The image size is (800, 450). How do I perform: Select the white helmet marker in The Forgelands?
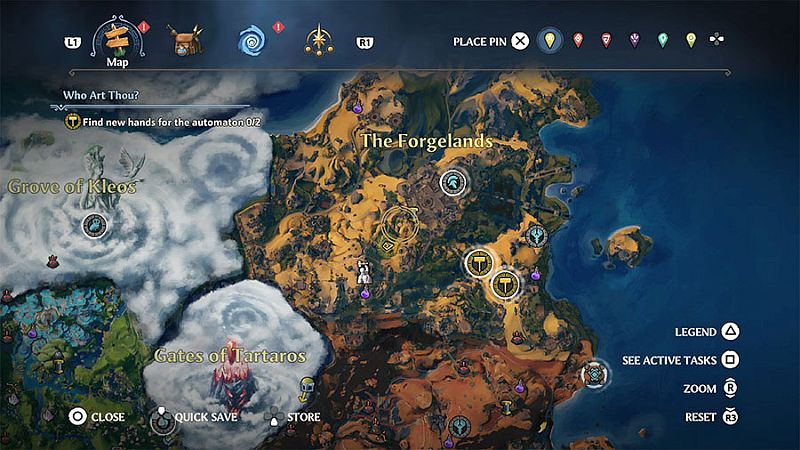452,181
